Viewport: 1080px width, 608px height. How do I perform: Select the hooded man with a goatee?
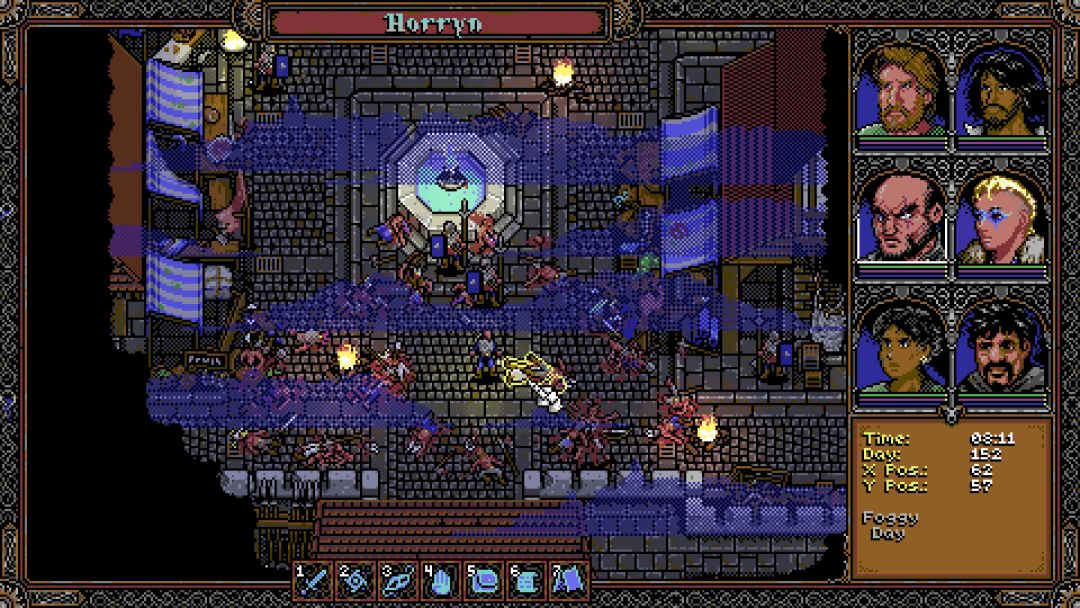click(x=1000, y=347)
